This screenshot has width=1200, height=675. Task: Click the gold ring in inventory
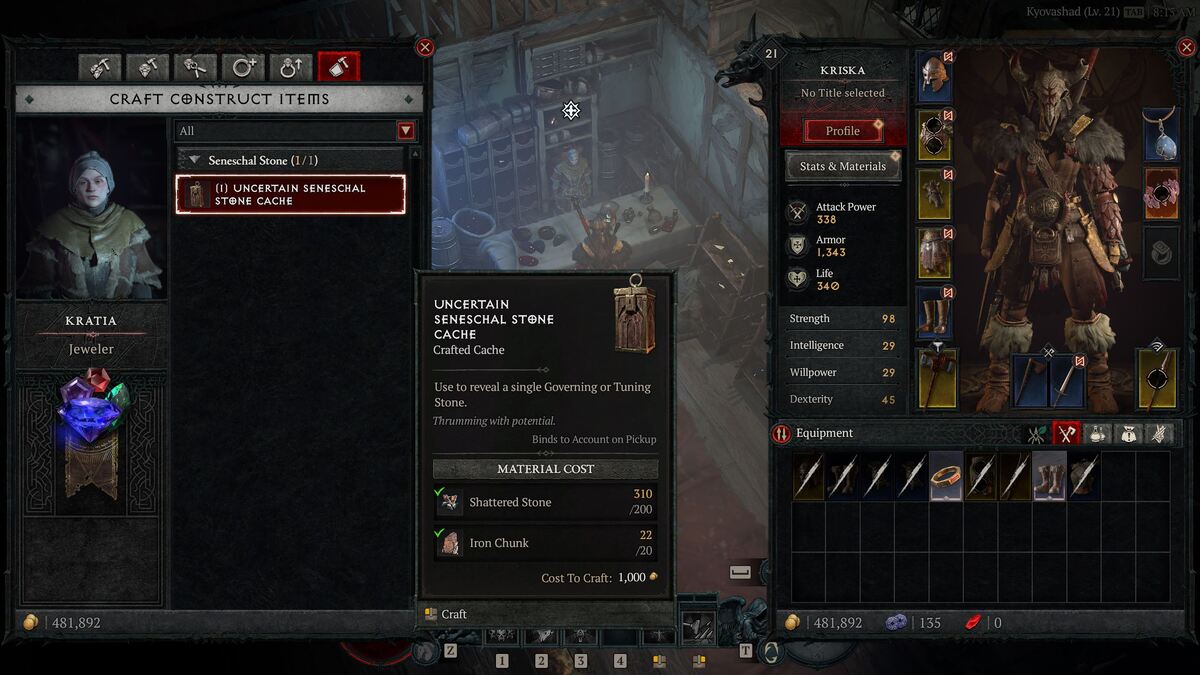tap(946, 476)
